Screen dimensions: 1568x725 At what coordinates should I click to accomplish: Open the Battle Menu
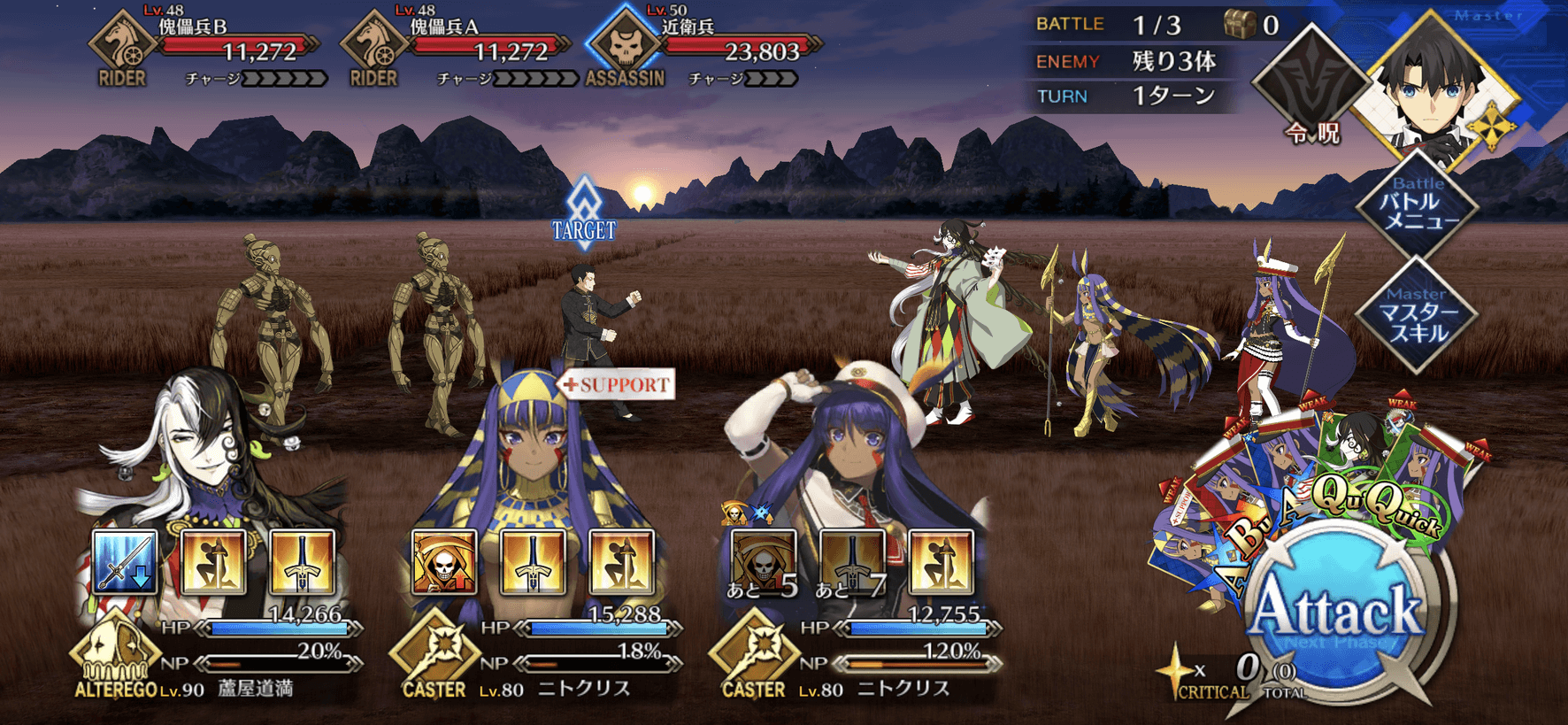(x=1418, y=205)
